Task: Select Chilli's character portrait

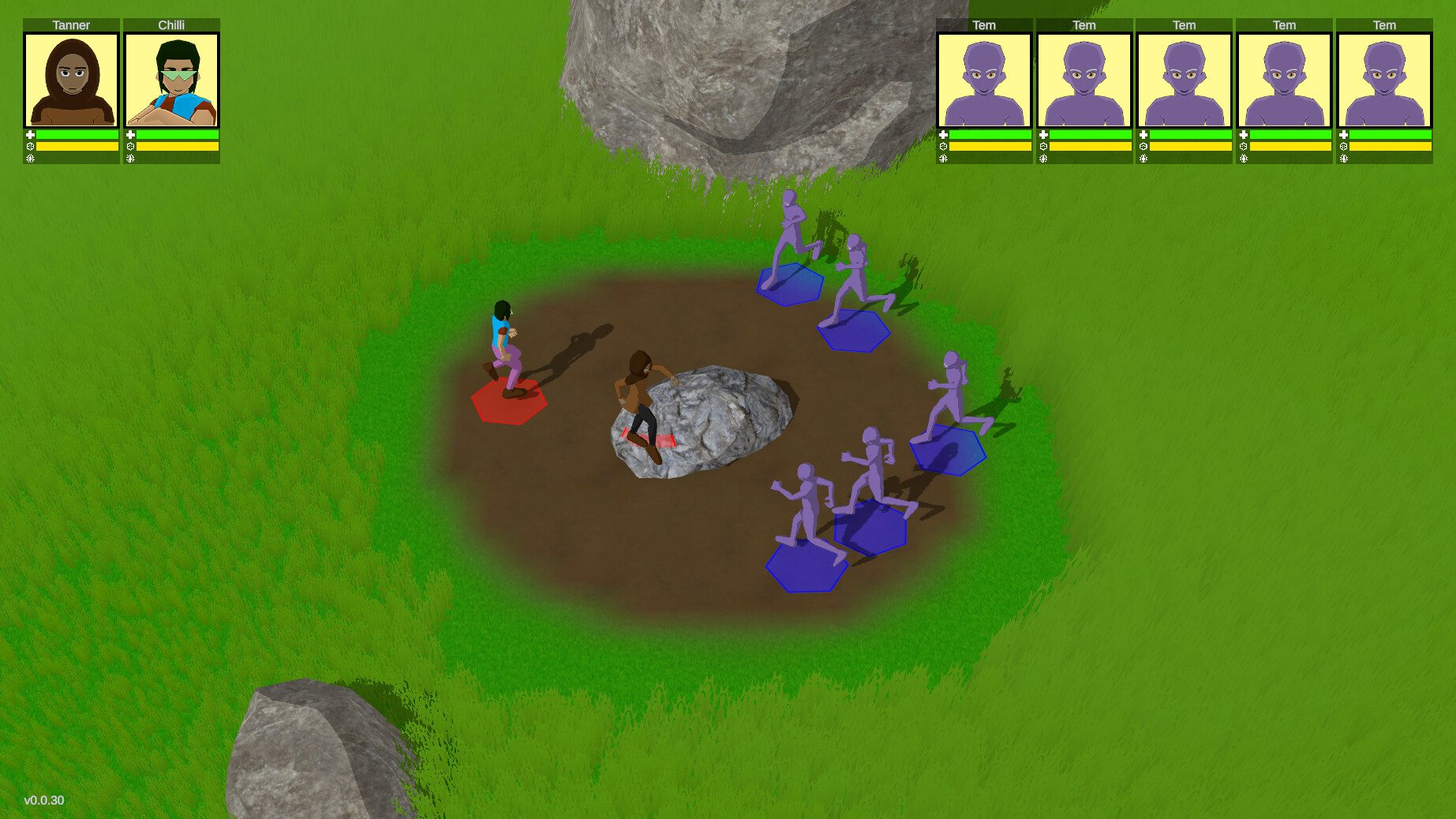Action: [171, 79]
